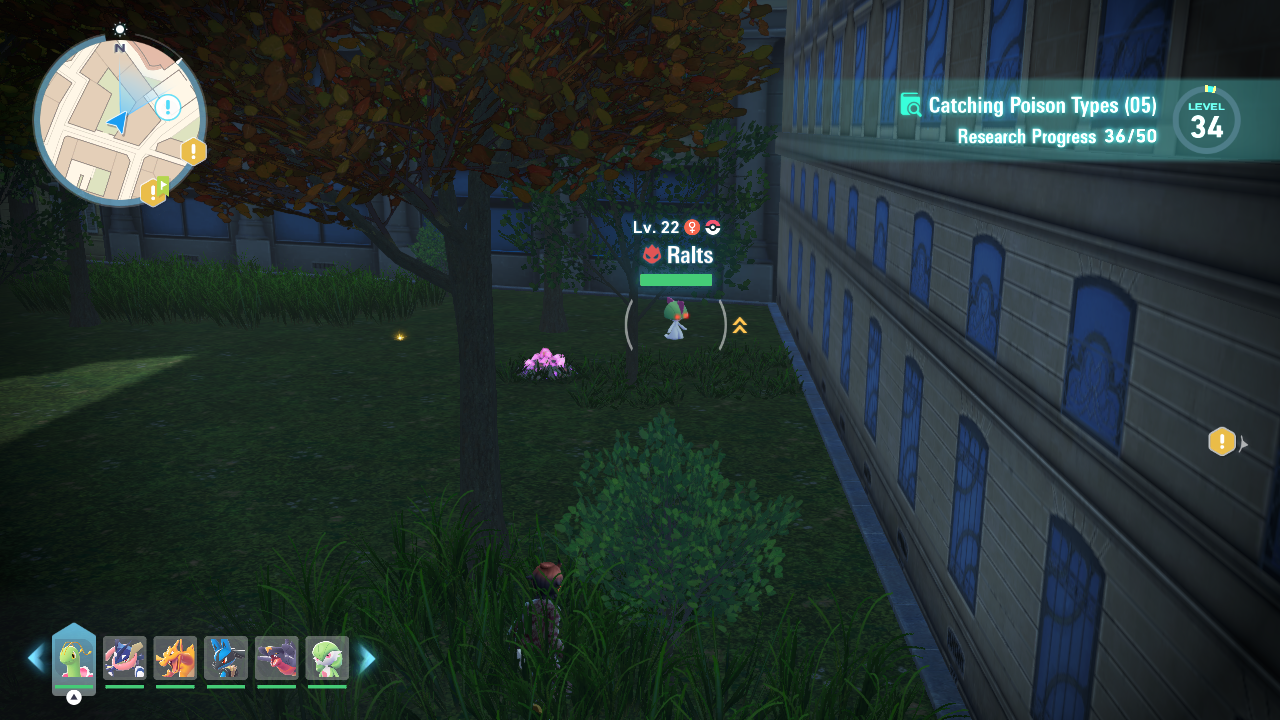This screenshot has width=1280, height=720.
Task: Pick the purple and red dragon party slot
Action: click(x=276, y=659)
